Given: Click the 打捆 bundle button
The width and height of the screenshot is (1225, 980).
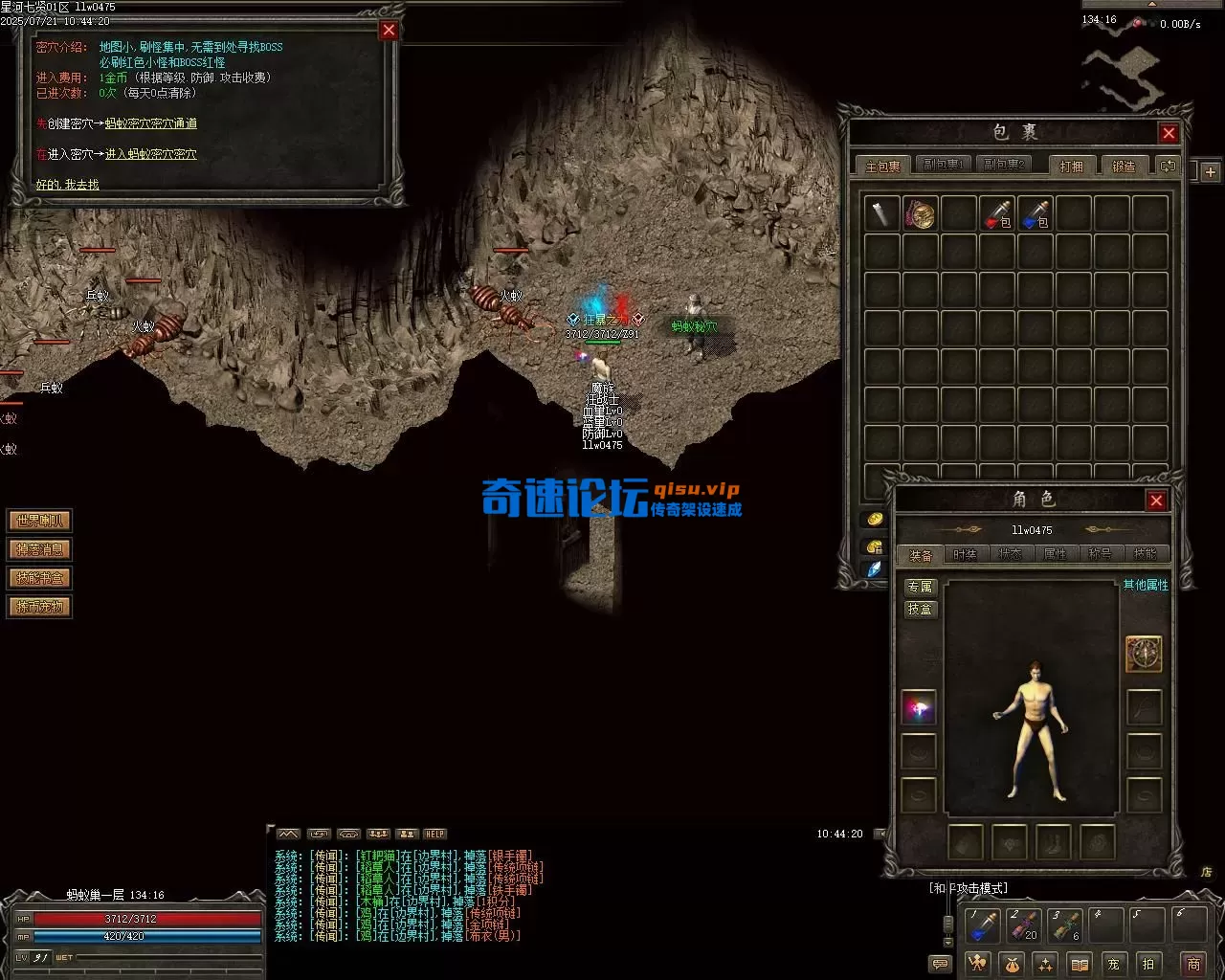Looking at the screenshot, I should 1071,166.
